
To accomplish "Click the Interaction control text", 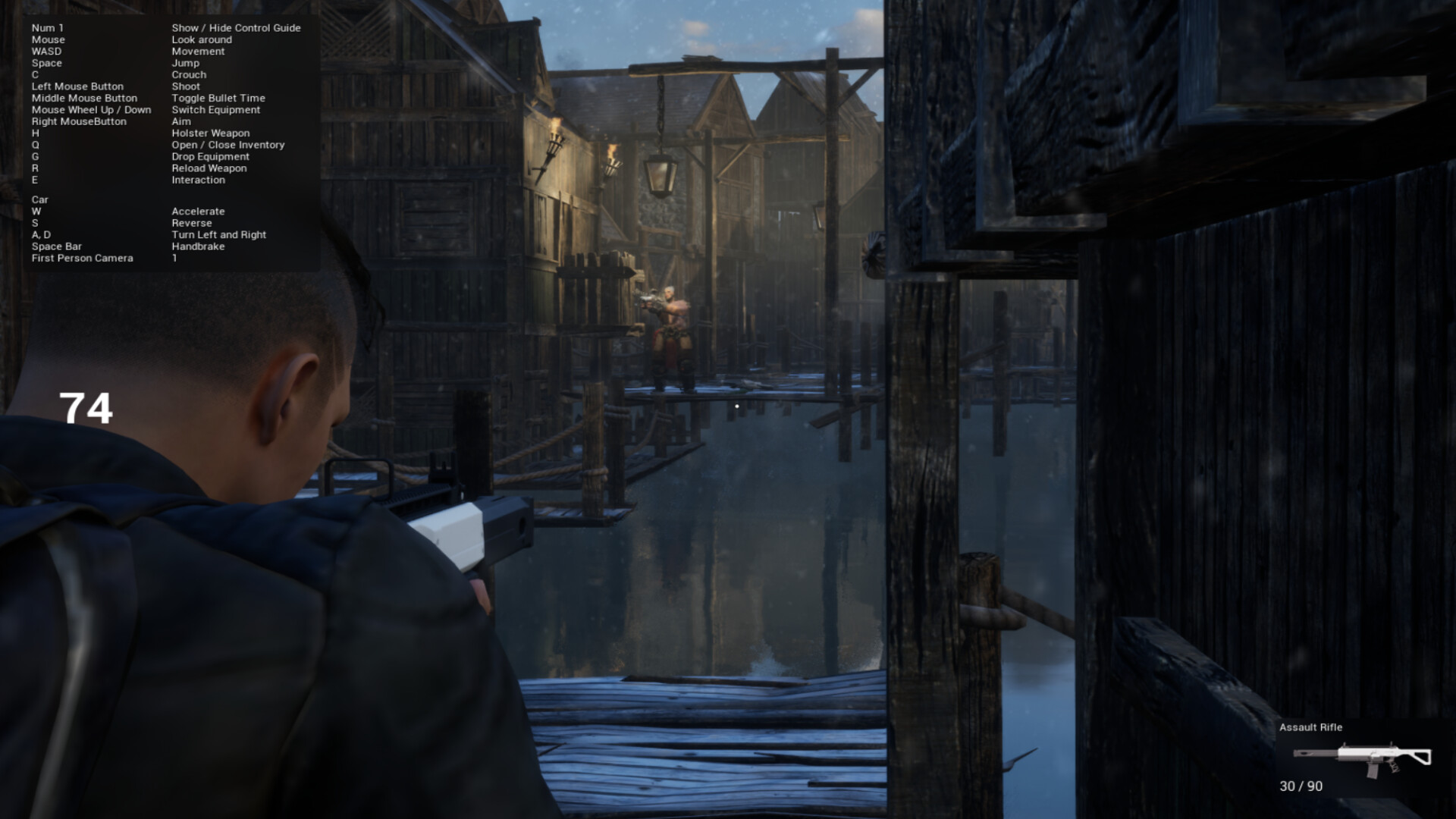I will click(199, 180).
